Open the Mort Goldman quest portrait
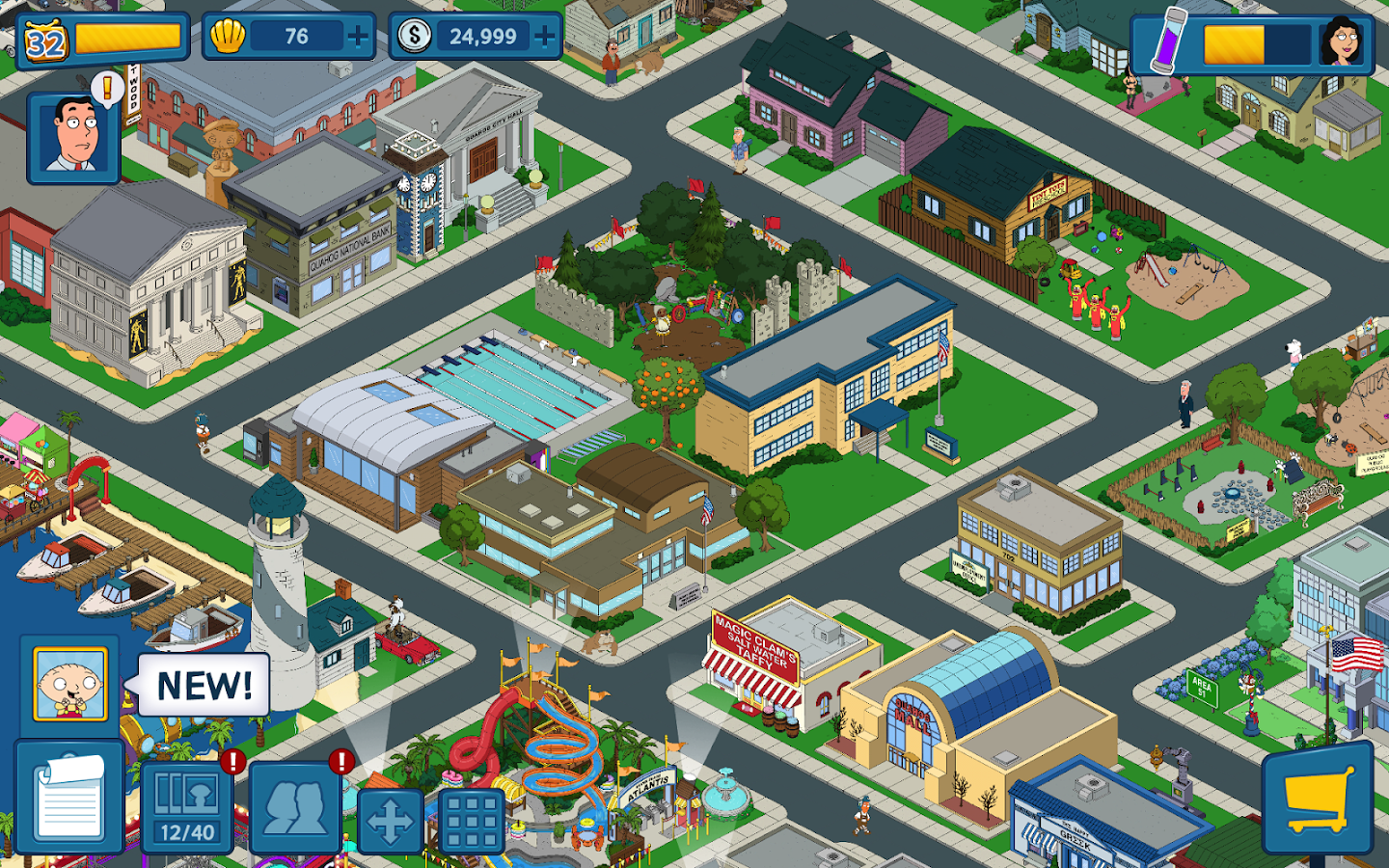 point(73,137)
